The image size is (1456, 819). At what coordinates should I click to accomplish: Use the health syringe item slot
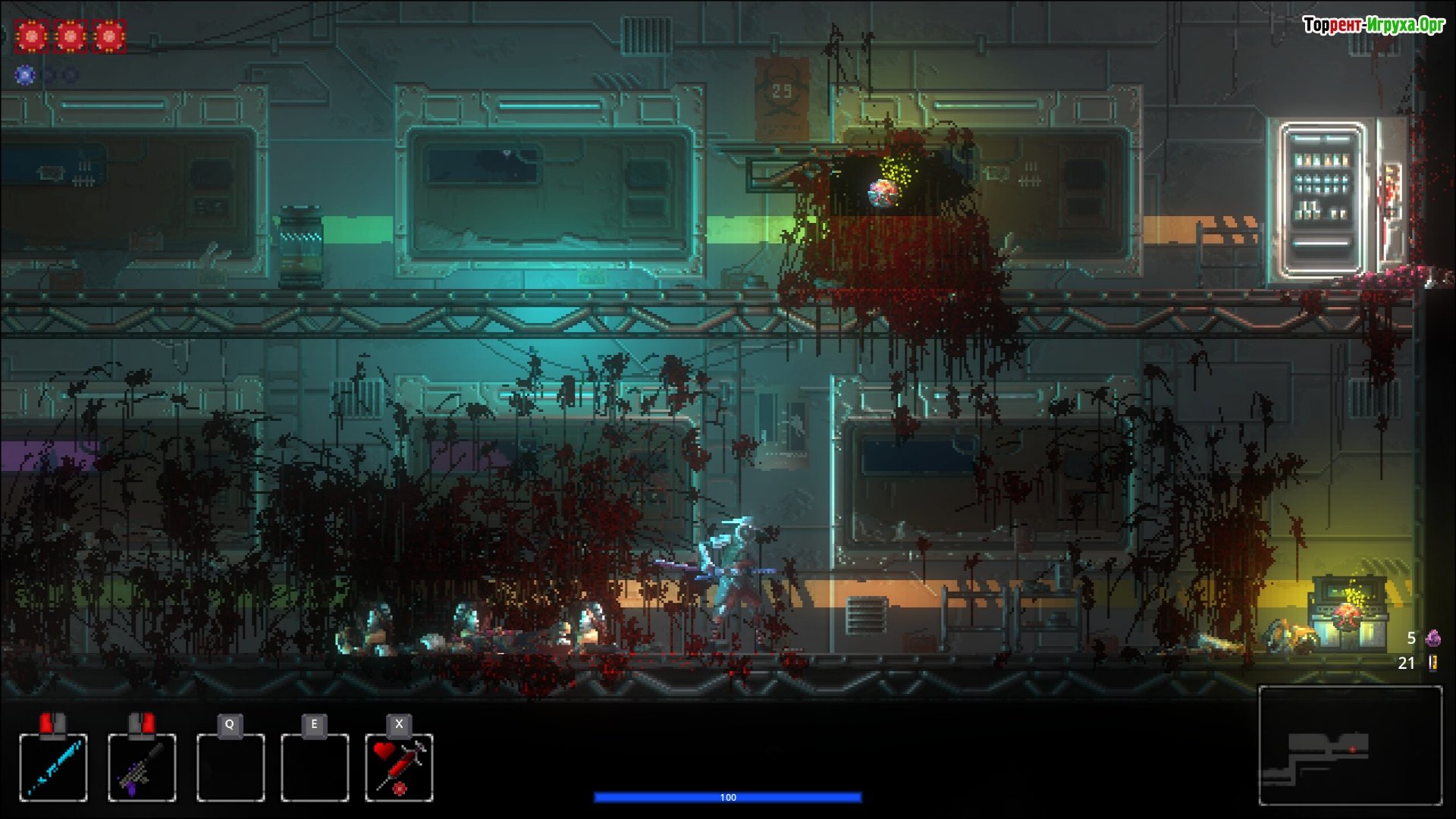click(399, 767)
